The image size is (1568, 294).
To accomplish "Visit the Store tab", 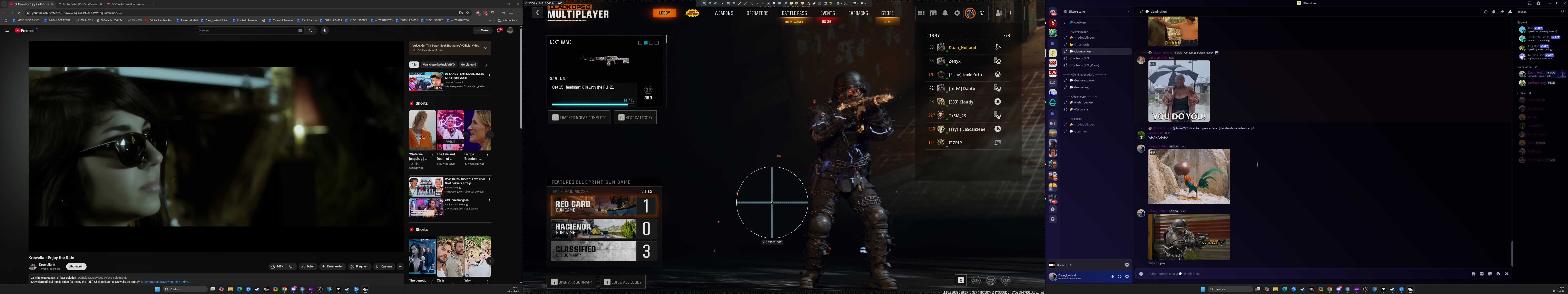I will 888,13.
